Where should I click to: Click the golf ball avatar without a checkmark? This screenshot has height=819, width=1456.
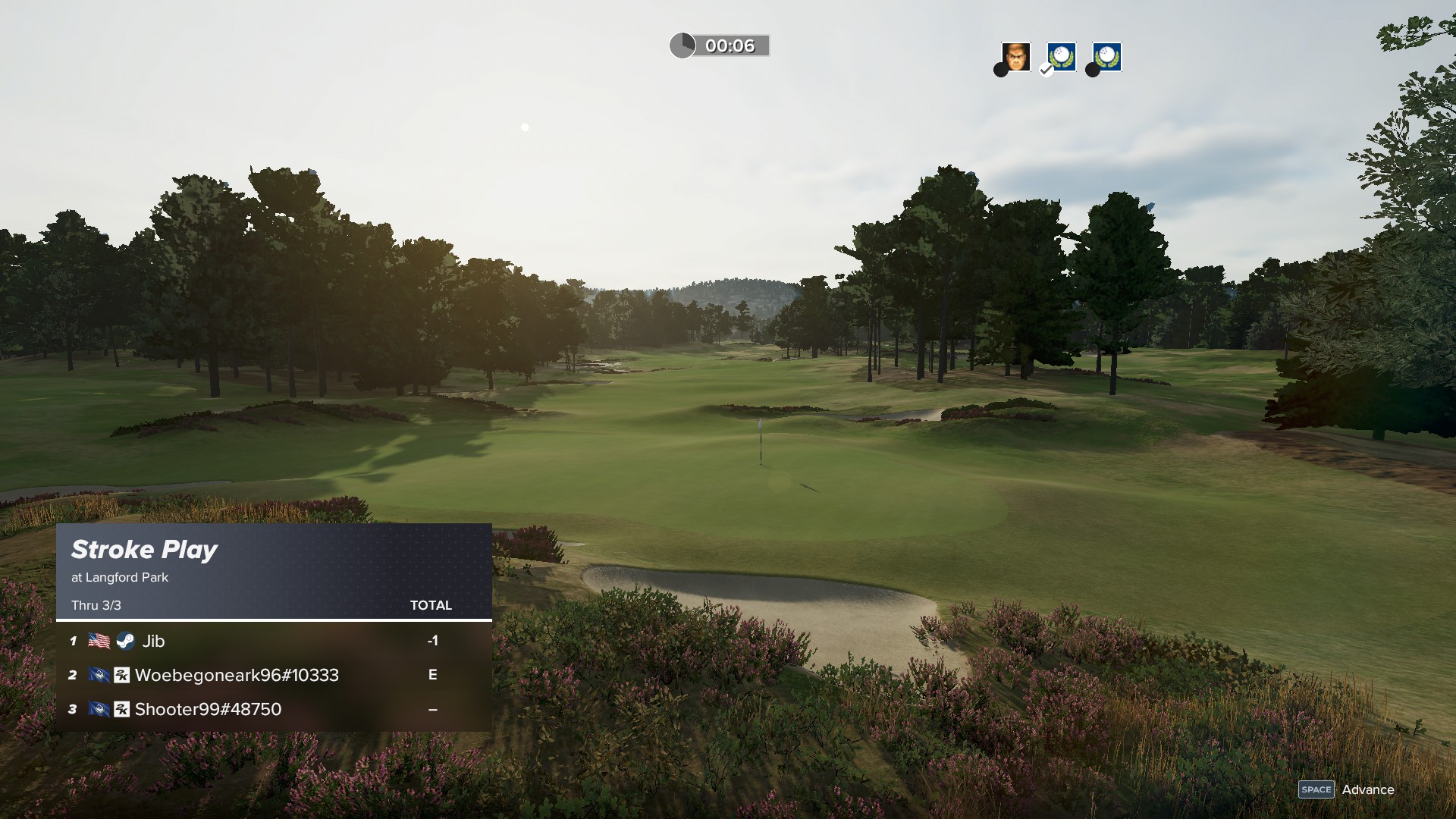click(x=1106, y=57)
